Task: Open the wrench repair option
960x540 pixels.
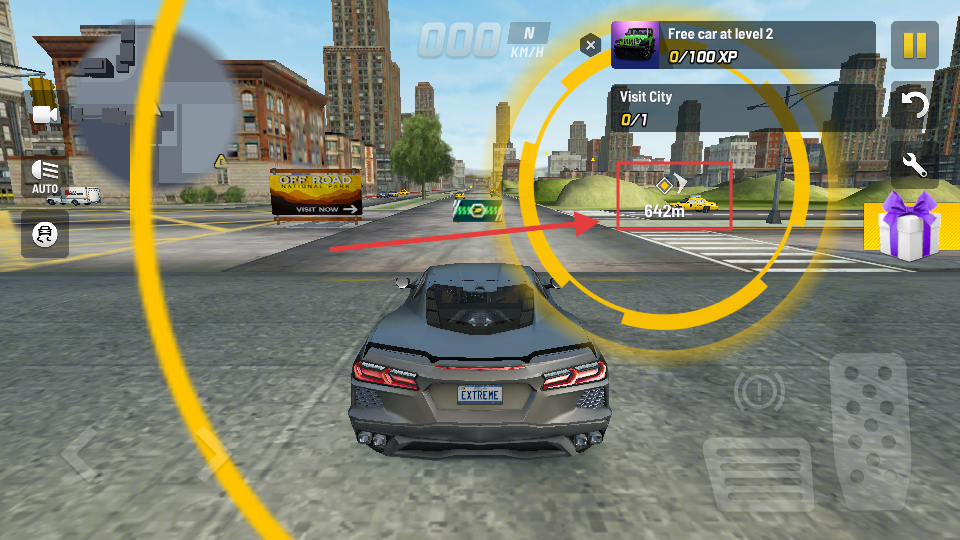Action: [x=914, y=162]
